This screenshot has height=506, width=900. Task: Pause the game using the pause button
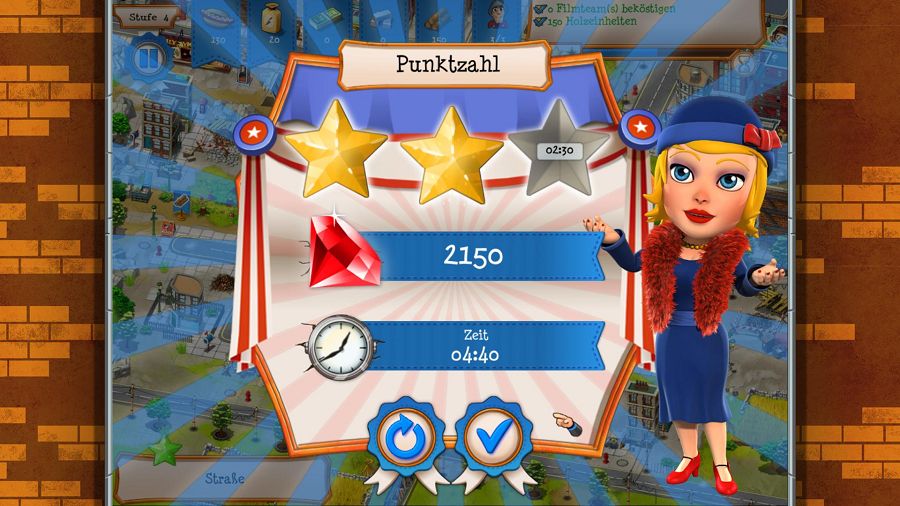148,57
